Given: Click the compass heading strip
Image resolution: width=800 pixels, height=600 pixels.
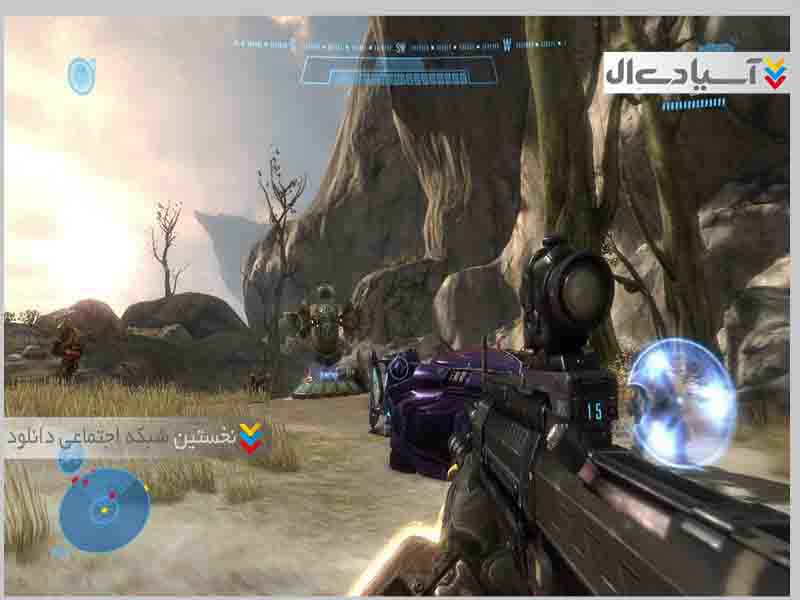Looking at the screenshot, I should [x=400, y=46].
